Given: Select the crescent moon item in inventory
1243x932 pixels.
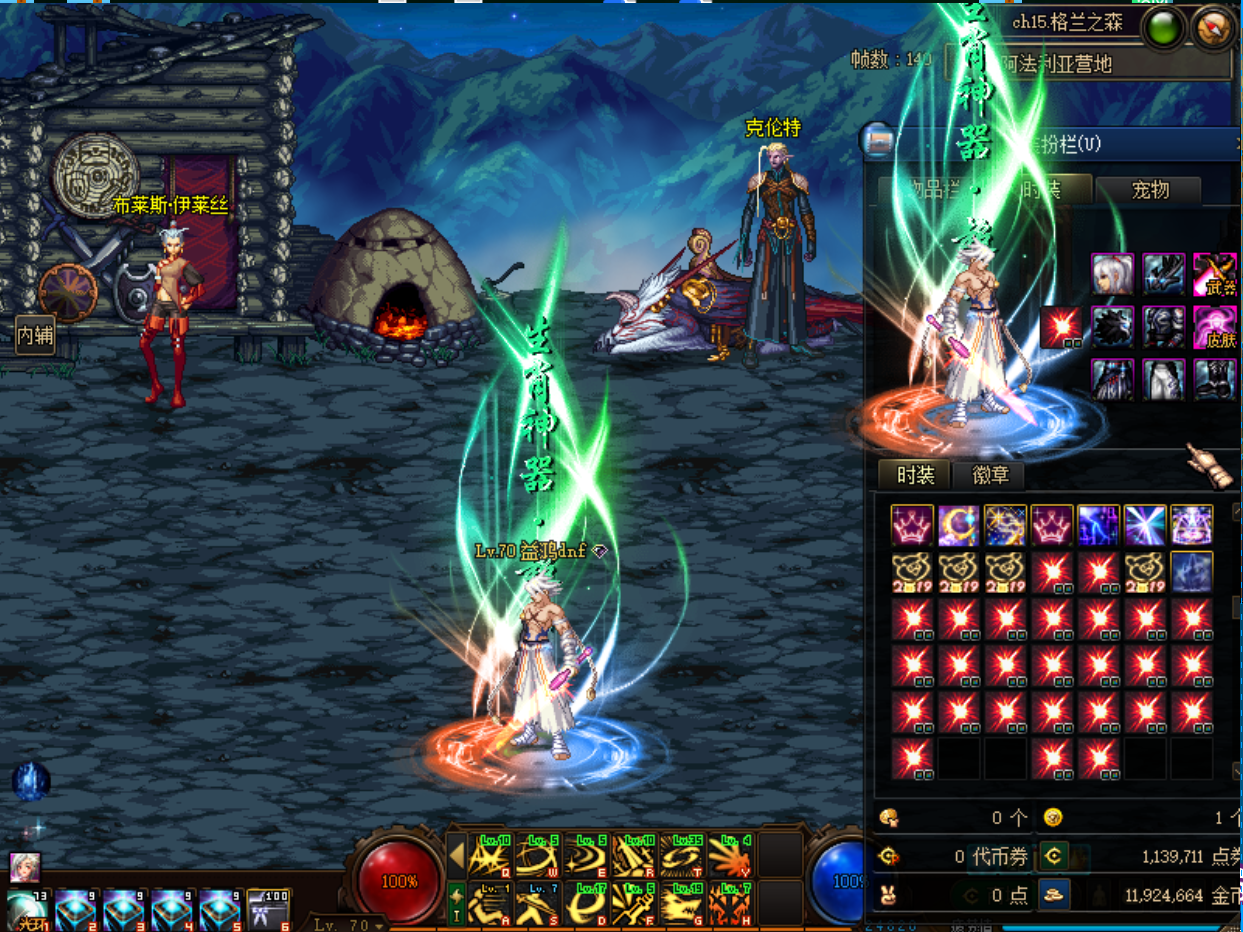Looking at the screenshot, I should click(959, 525).
